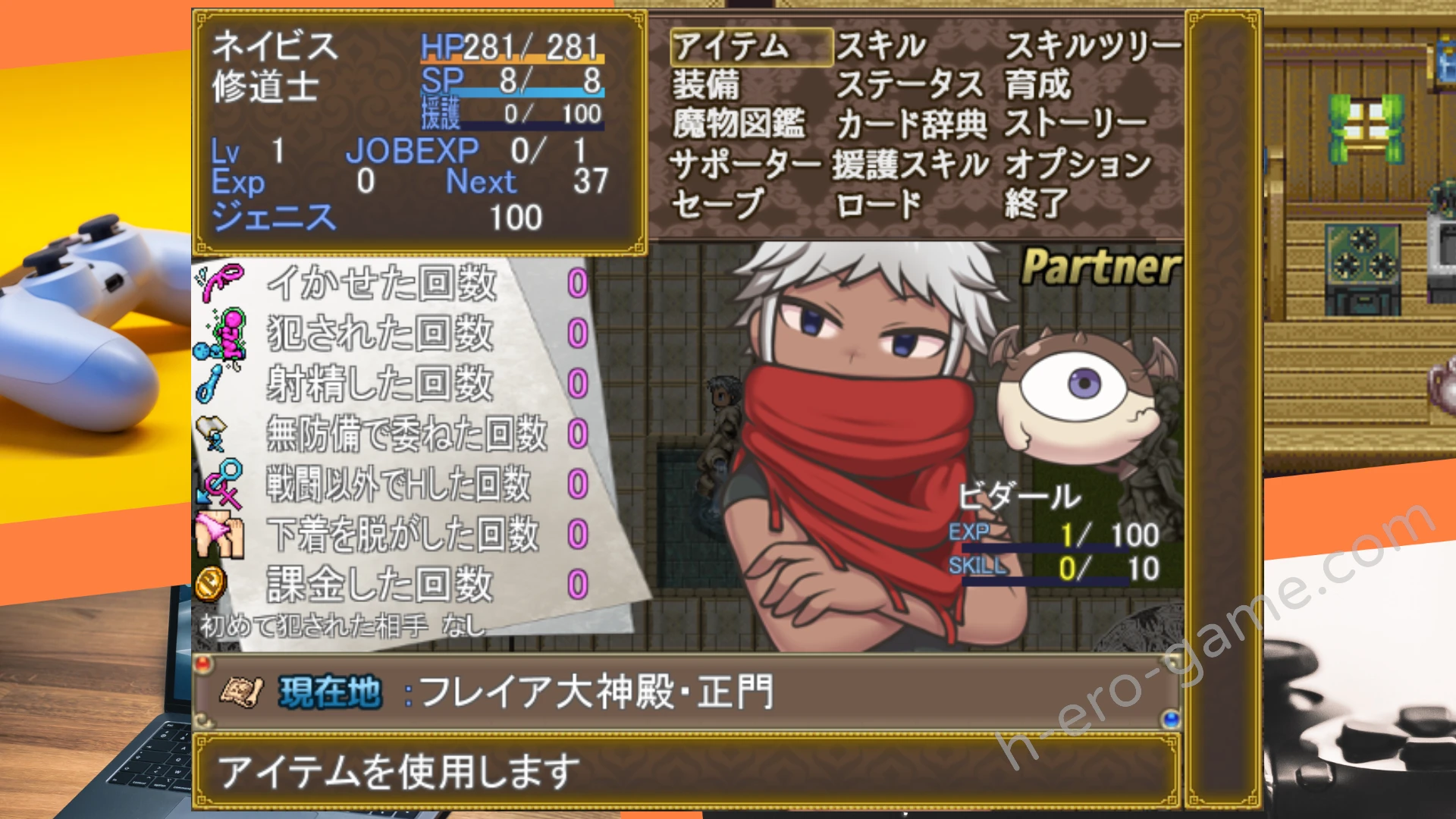The width and height of the screenshot is (1456, 819).
Task: Open the スキルツリー screen
Action: tap(1092, 47)
